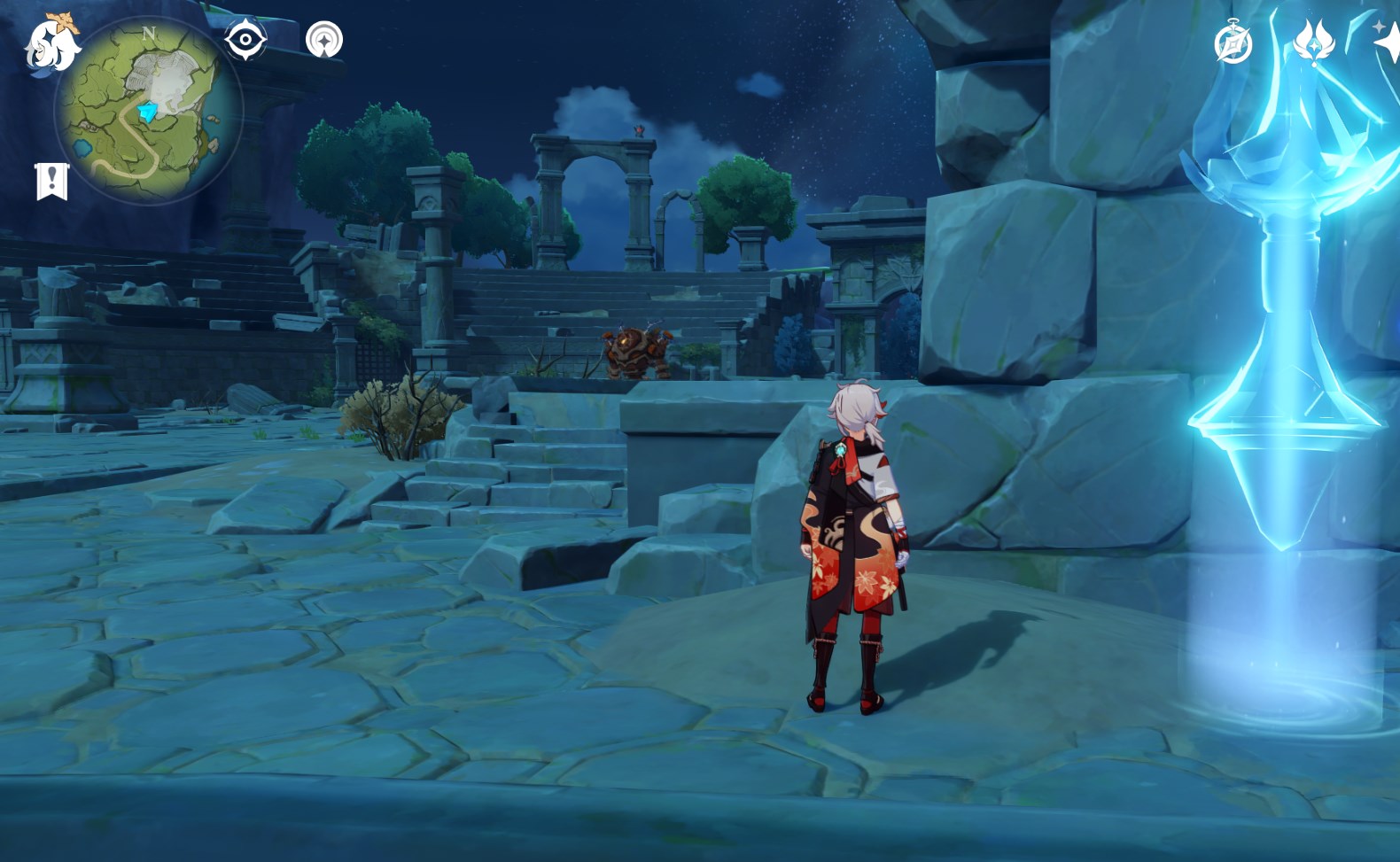1400x862 pixels.
Task: Open the signal-rings icon beside the eye
Action: coord(323,40)
